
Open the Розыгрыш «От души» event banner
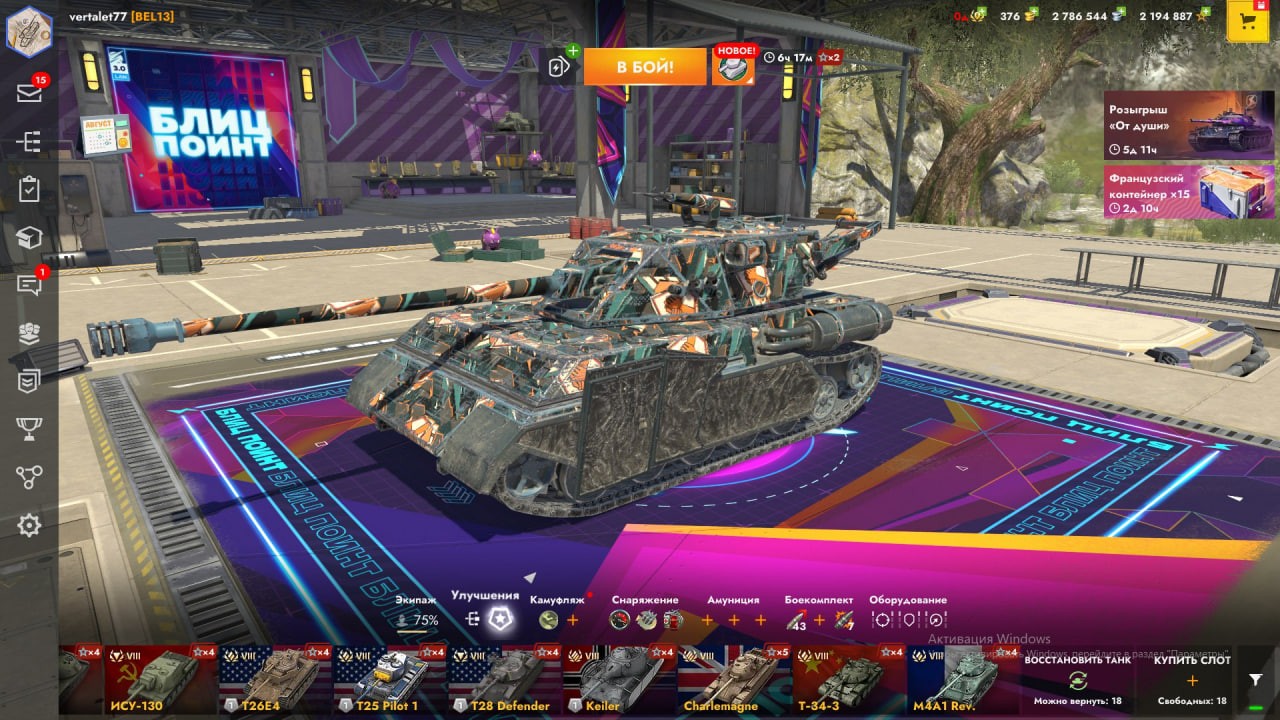click(1189, 125)
